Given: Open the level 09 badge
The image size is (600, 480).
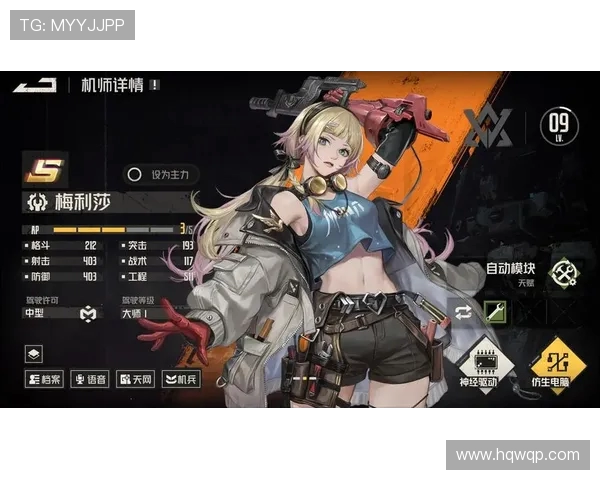Looking at the screenshot, I should [x=559, y=127].
